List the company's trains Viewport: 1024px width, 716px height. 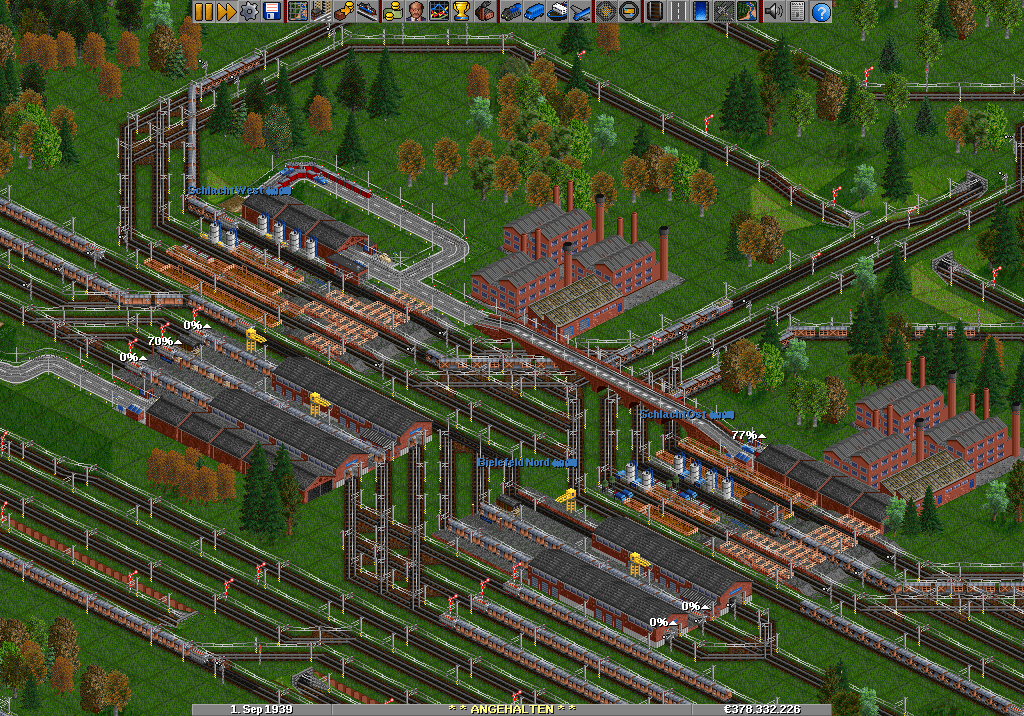pyautogui.click(x=511, y=11)
